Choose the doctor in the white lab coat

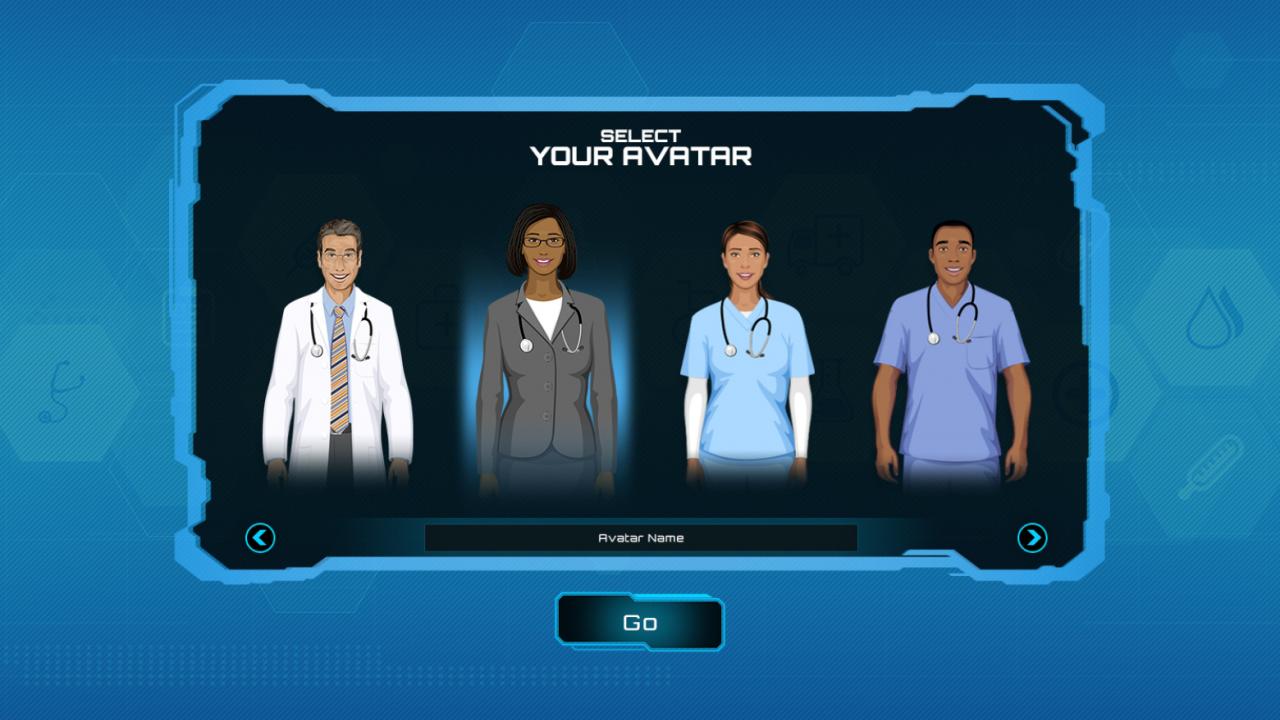coord(338,360)
